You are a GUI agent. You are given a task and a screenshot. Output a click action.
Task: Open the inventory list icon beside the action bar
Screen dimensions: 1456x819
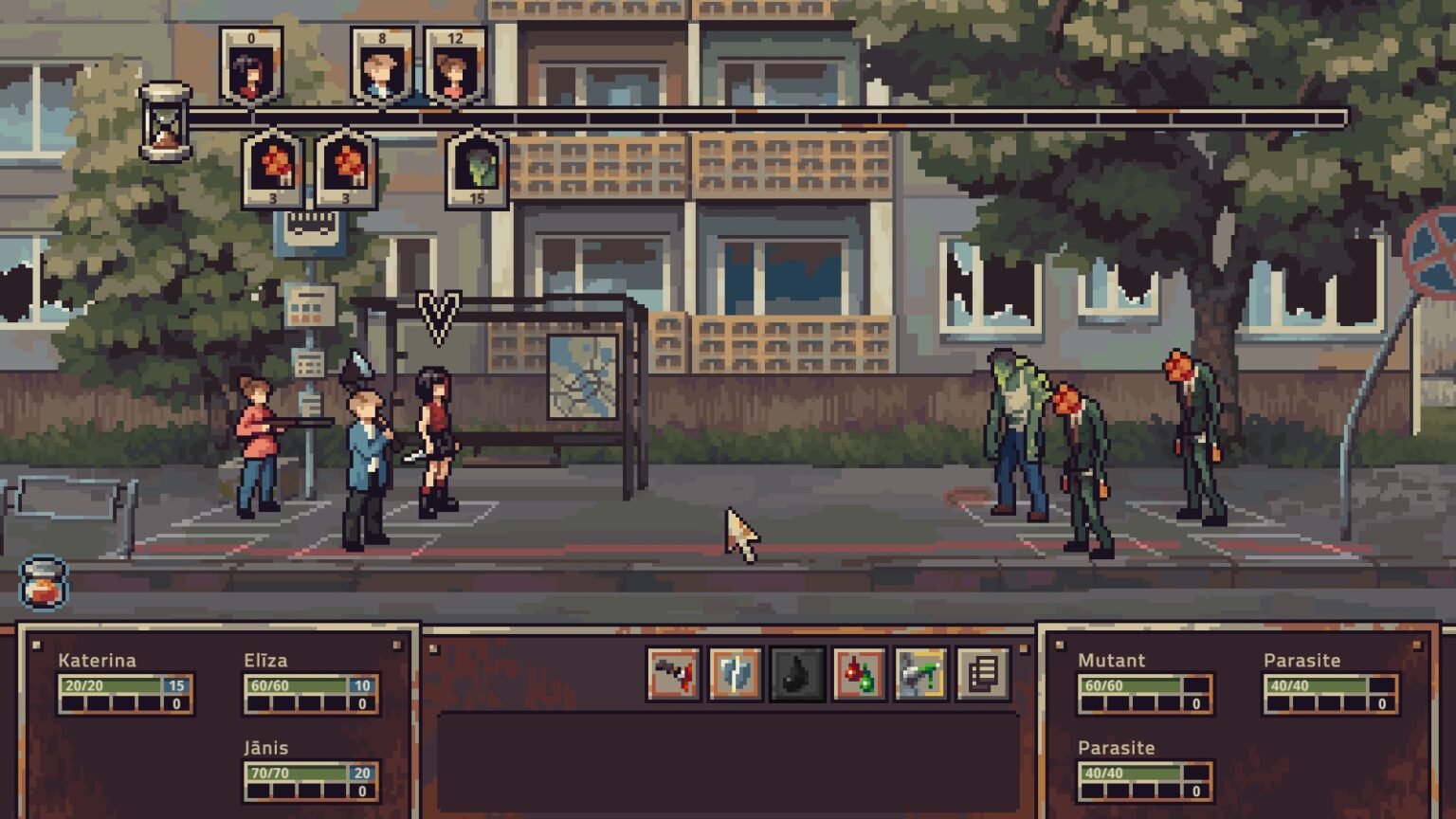click(981, 675)
